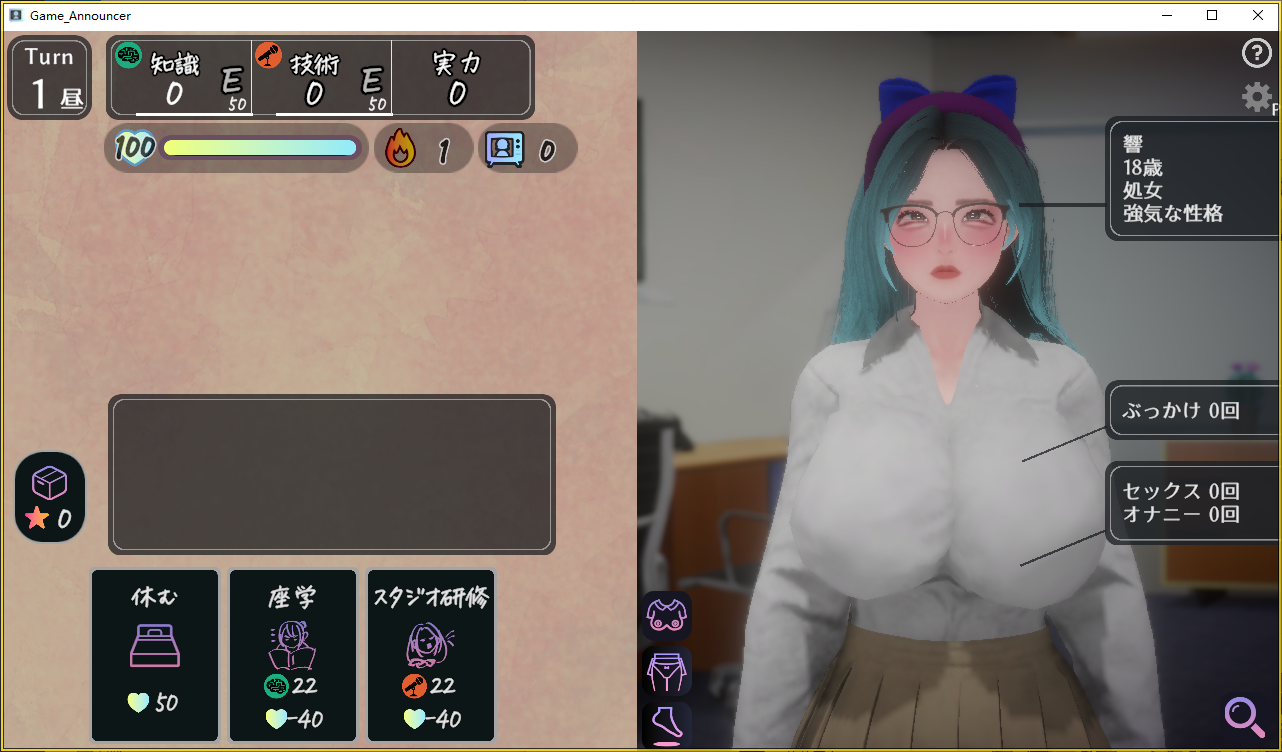
Task: Open the box inventory with star count
Action: click(50, 497)
